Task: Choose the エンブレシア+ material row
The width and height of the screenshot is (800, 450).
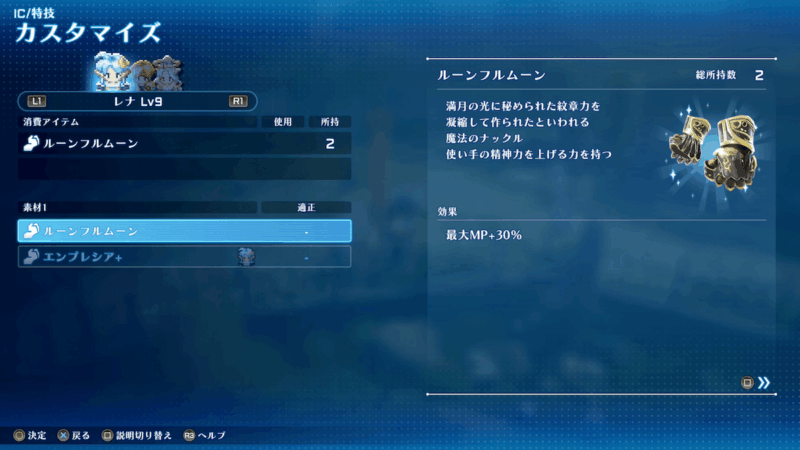Action: pos(185,257)
